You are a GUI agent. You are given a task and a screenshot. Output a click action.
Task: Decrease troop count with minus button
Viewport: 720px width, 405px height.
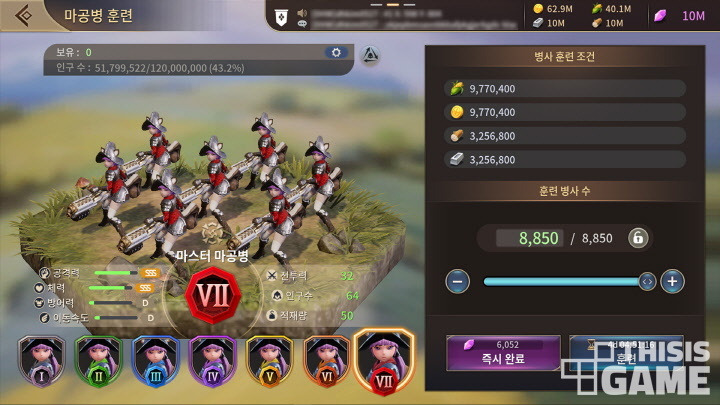coord(458,281)
